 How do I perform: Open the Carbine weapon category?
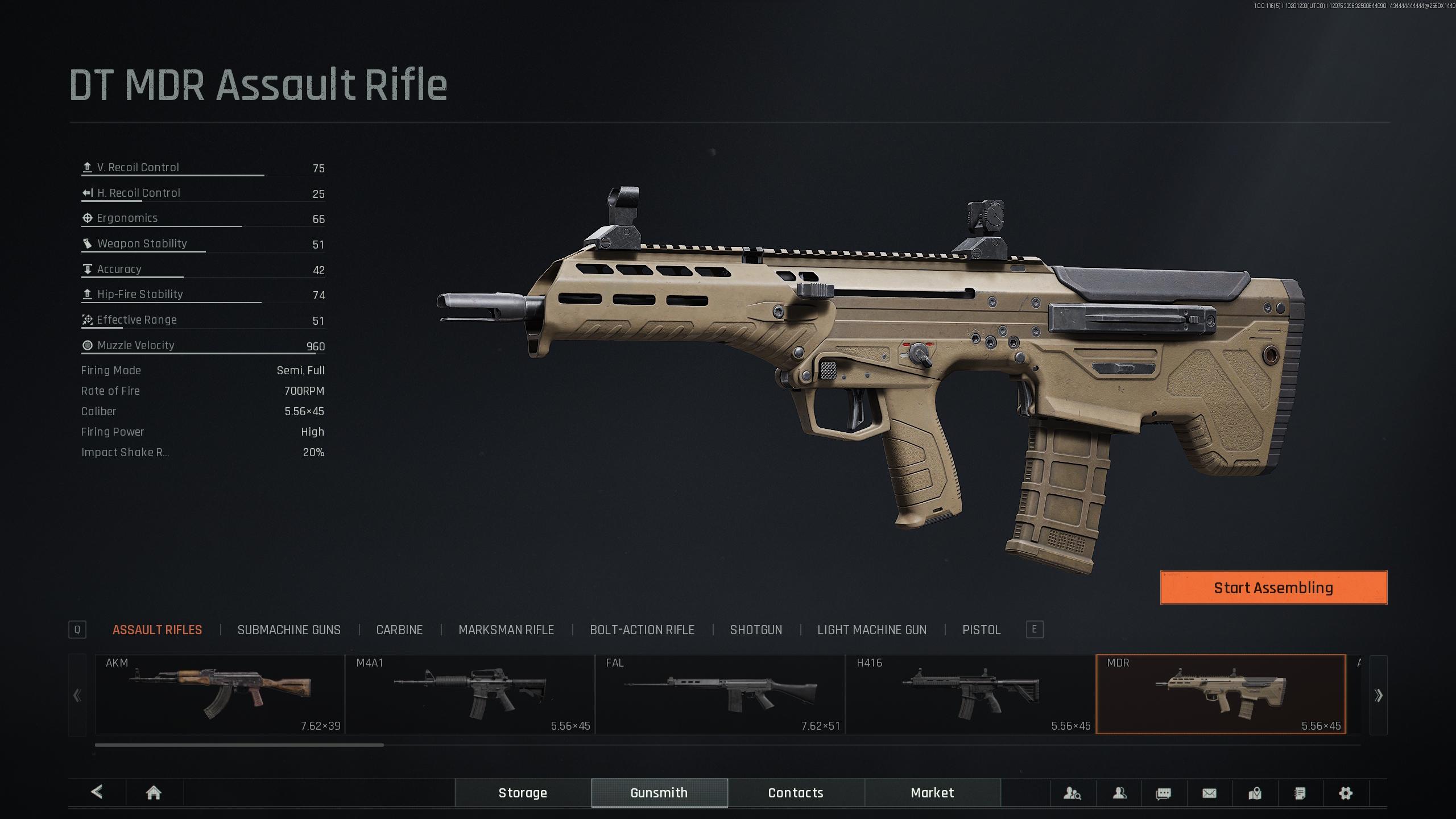(x=399, y=630)
